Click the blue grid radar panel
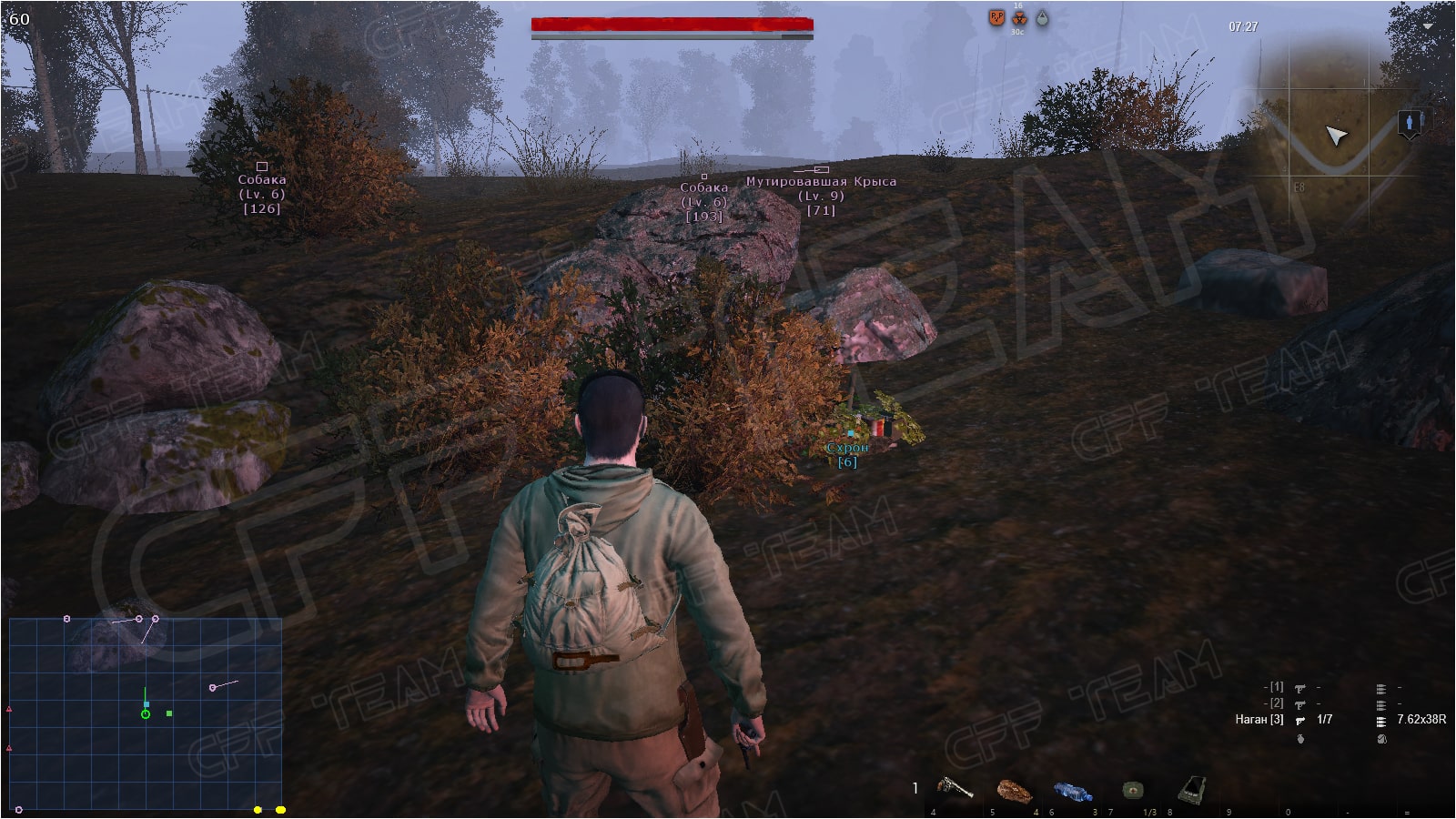The width and height of the screenshot is (1456, 819). click(x=146, y=714)
